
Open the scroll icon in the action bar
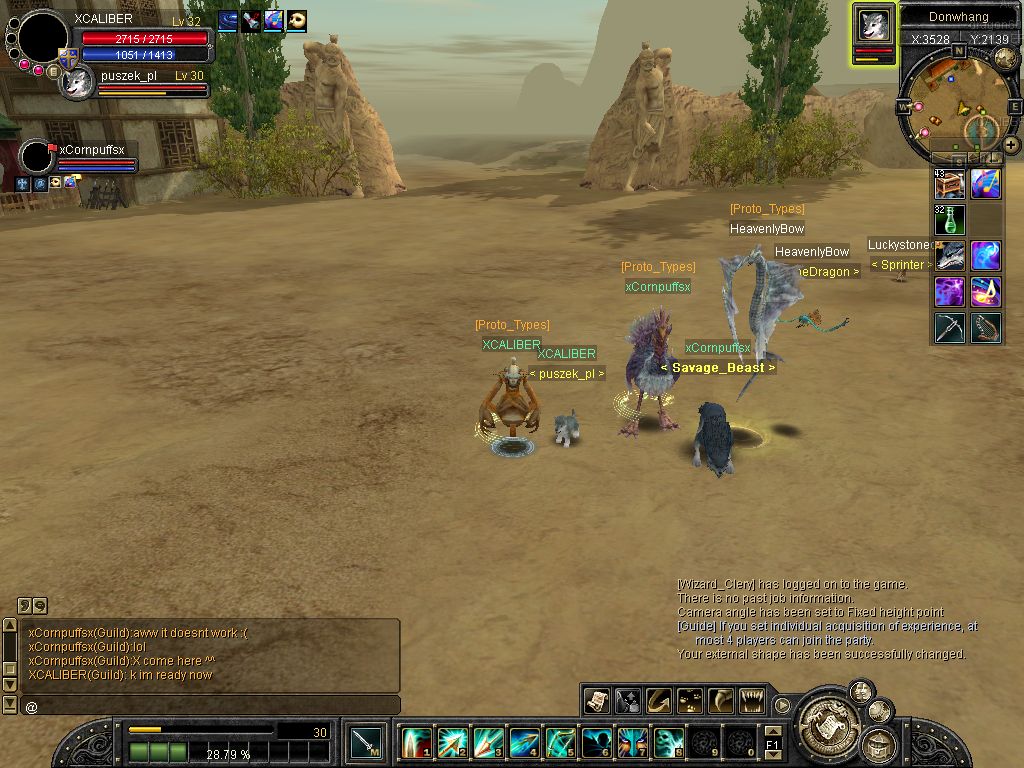pos(597,701)
